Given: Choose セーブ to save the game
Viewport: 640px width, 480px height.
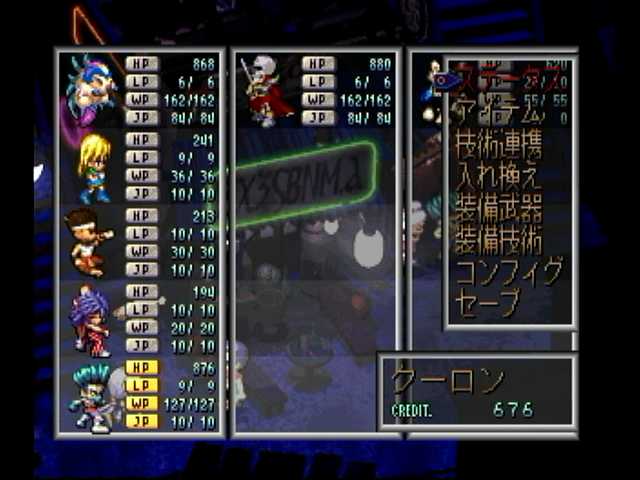Looking at the screenshot, I should (x=489, y=302).
